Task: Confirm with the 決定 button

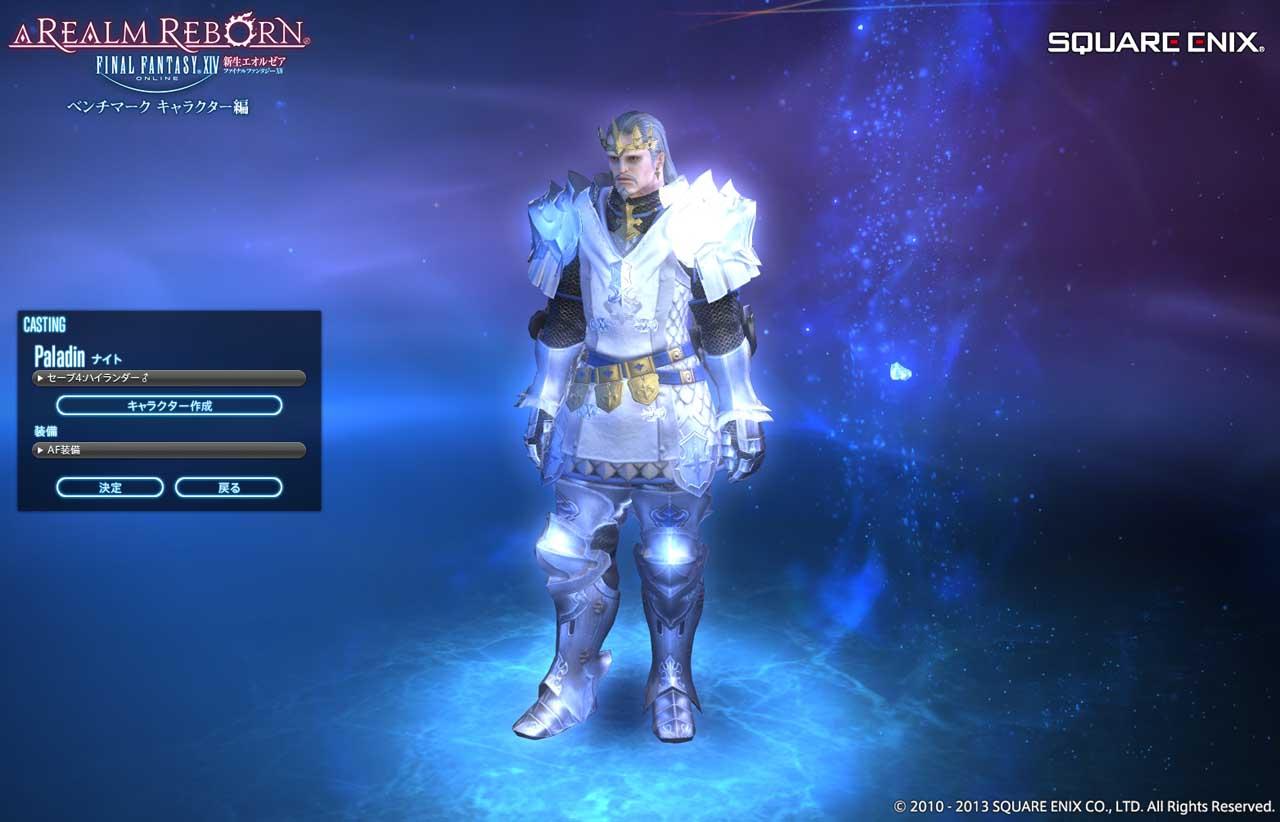Action: click(110, 488)
